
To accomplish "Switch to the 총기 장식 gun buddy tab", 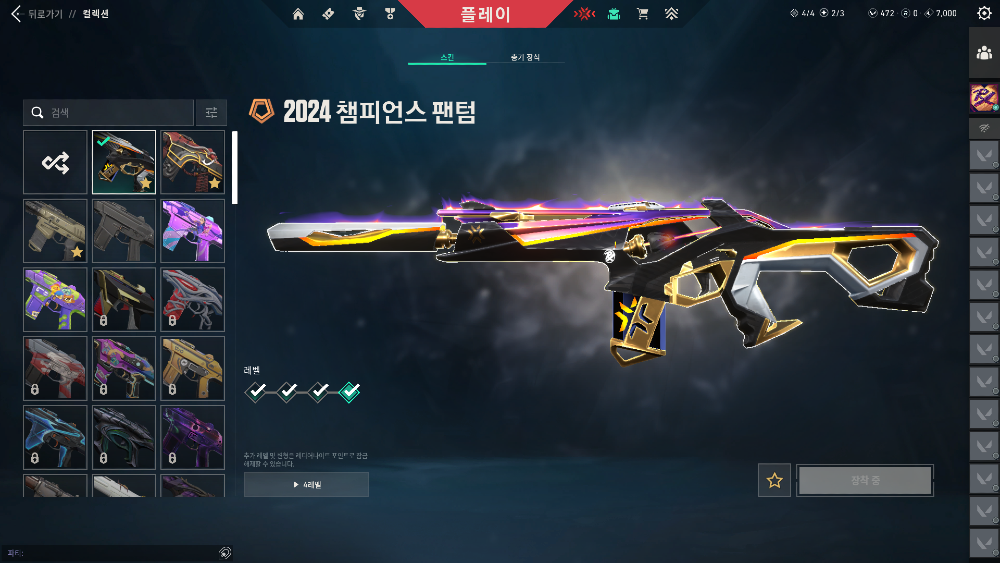I will tap(524, 58).
